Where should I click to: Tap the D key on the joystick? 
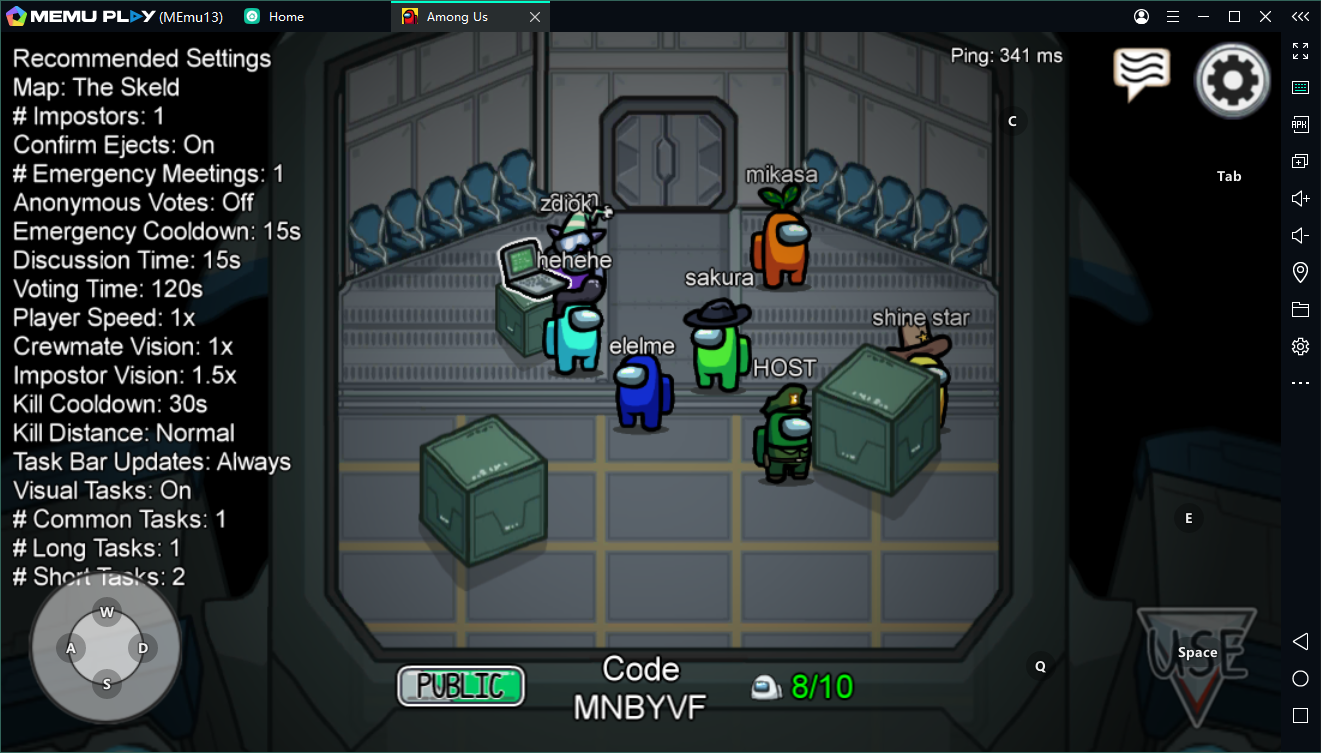point(143,648)
